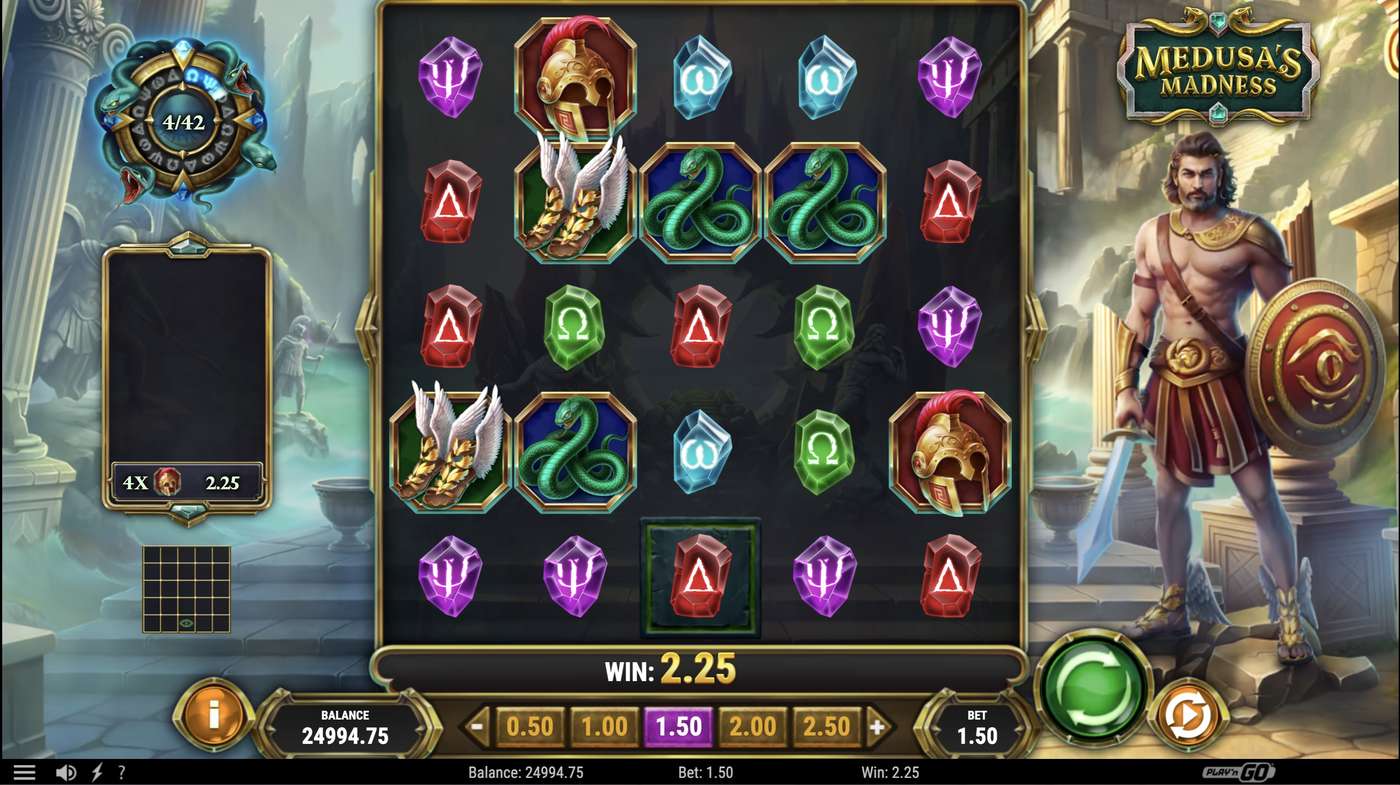Click the highlighted red delta symbol
Screen dimensions: 1400x785
pos(701,576)
